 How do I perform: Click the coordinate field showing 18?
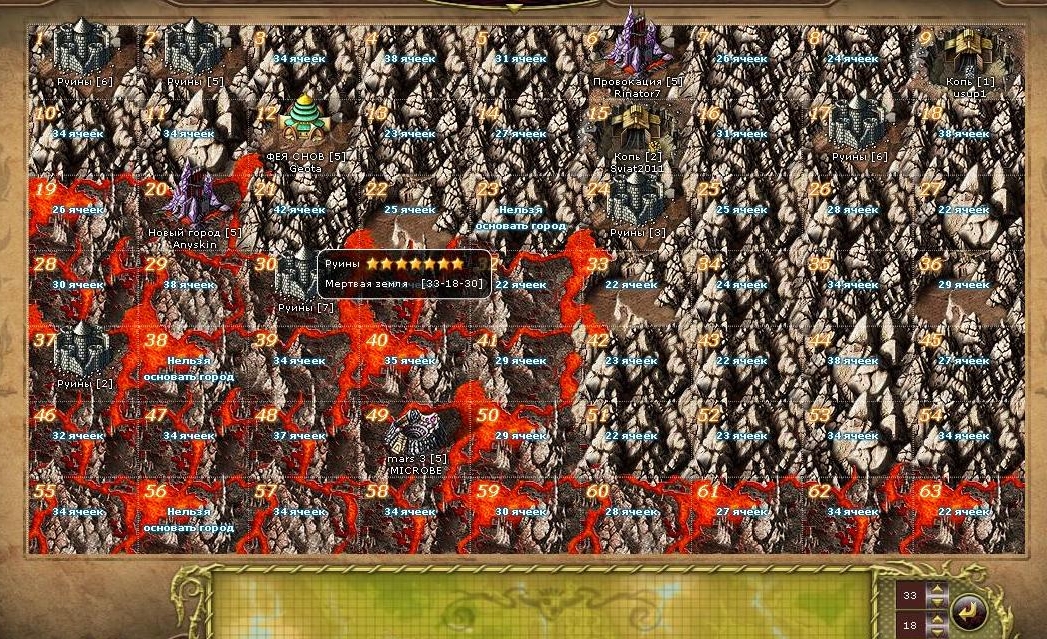point(911,625)
